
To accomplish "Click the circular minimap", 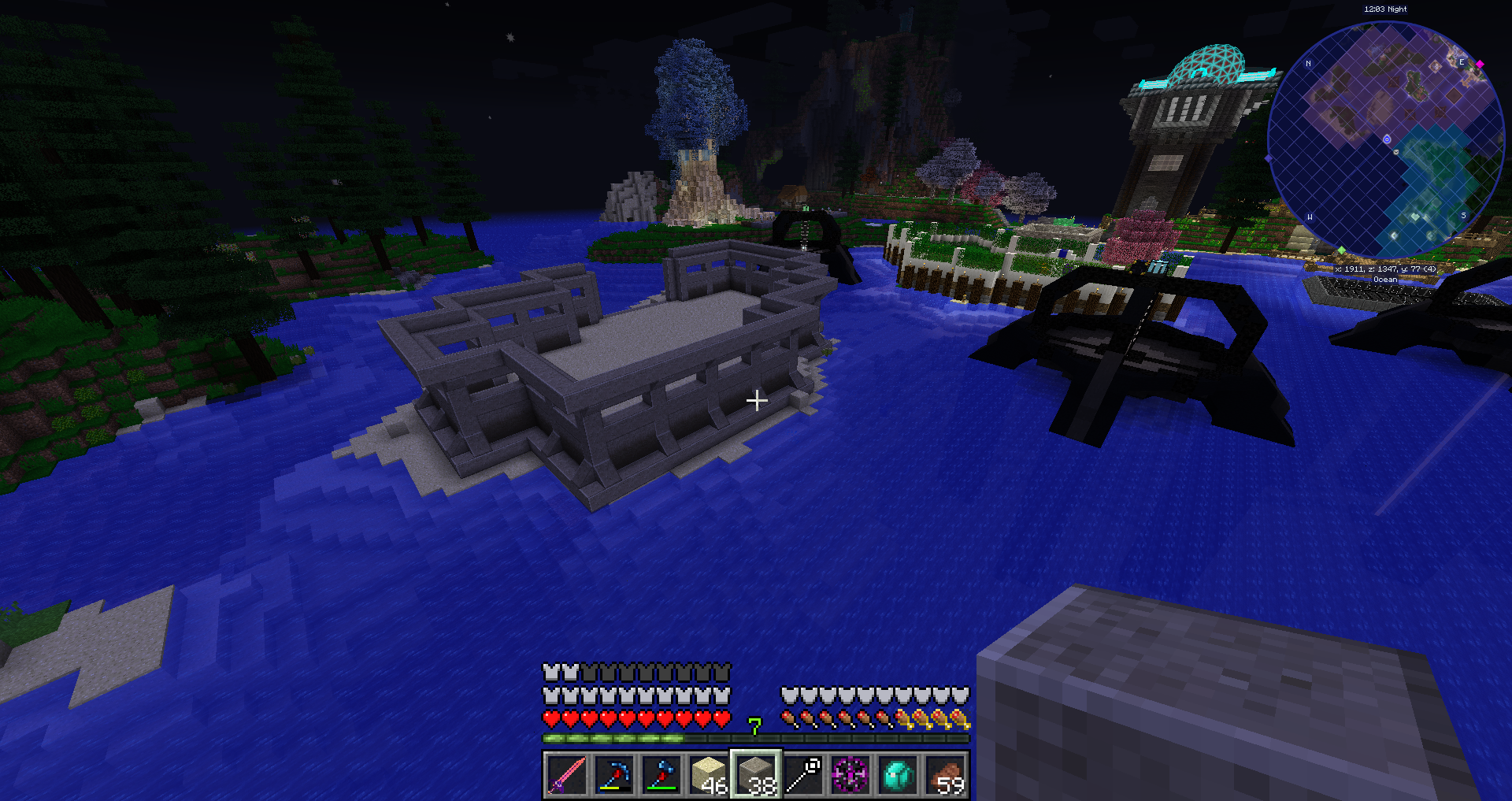I will coord(1386,140).
